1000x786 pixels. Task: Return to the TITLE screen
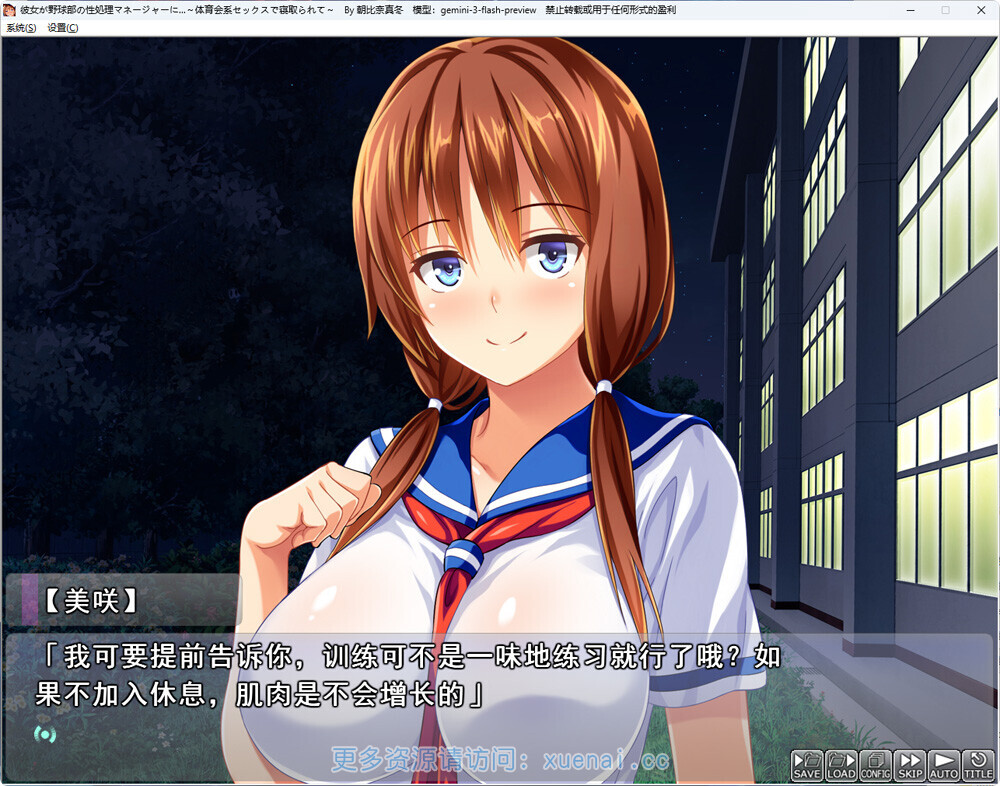click(977, 765)
